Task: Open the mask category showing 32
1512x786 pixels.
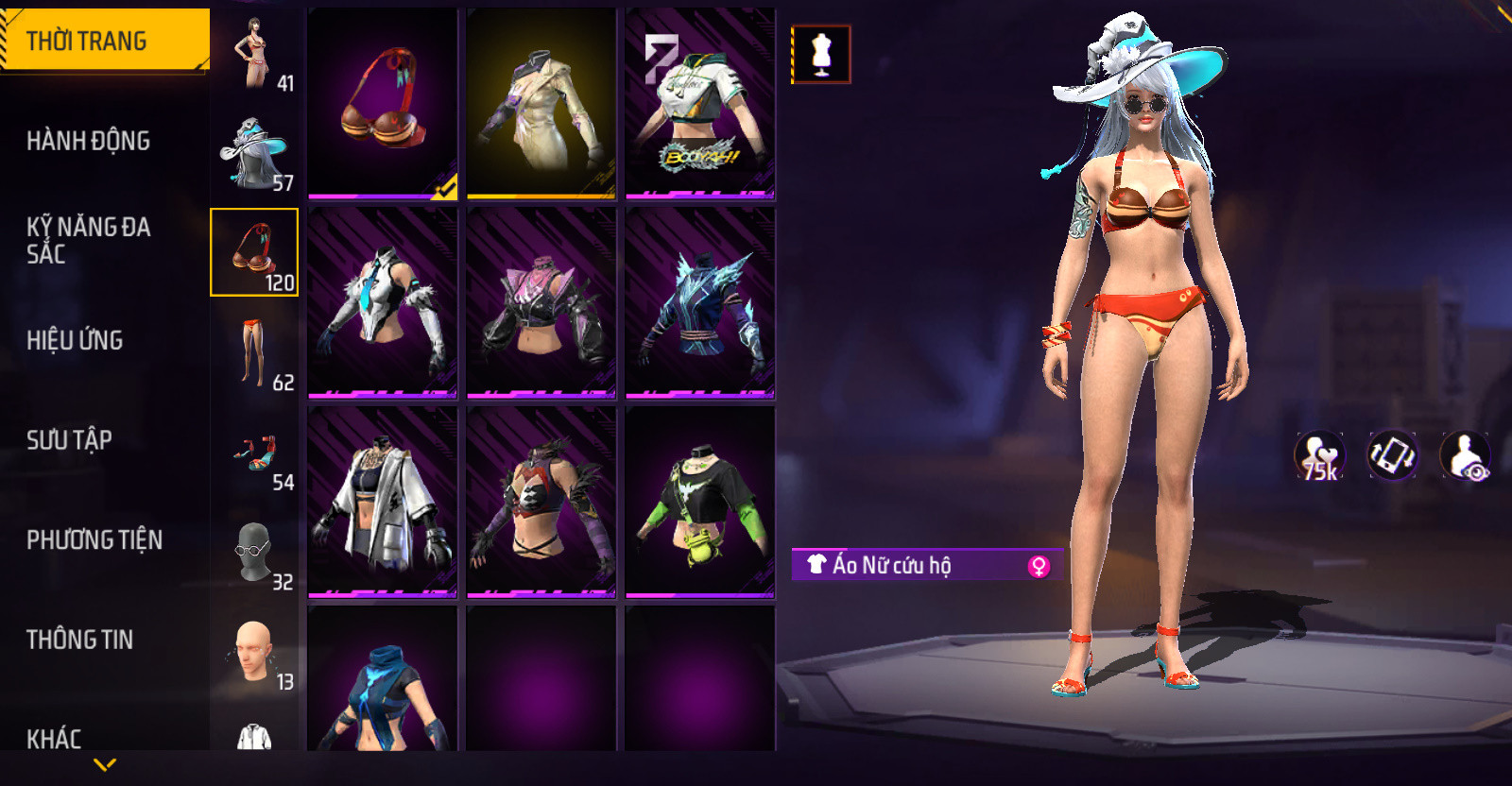Action: (x=254, y=553)
